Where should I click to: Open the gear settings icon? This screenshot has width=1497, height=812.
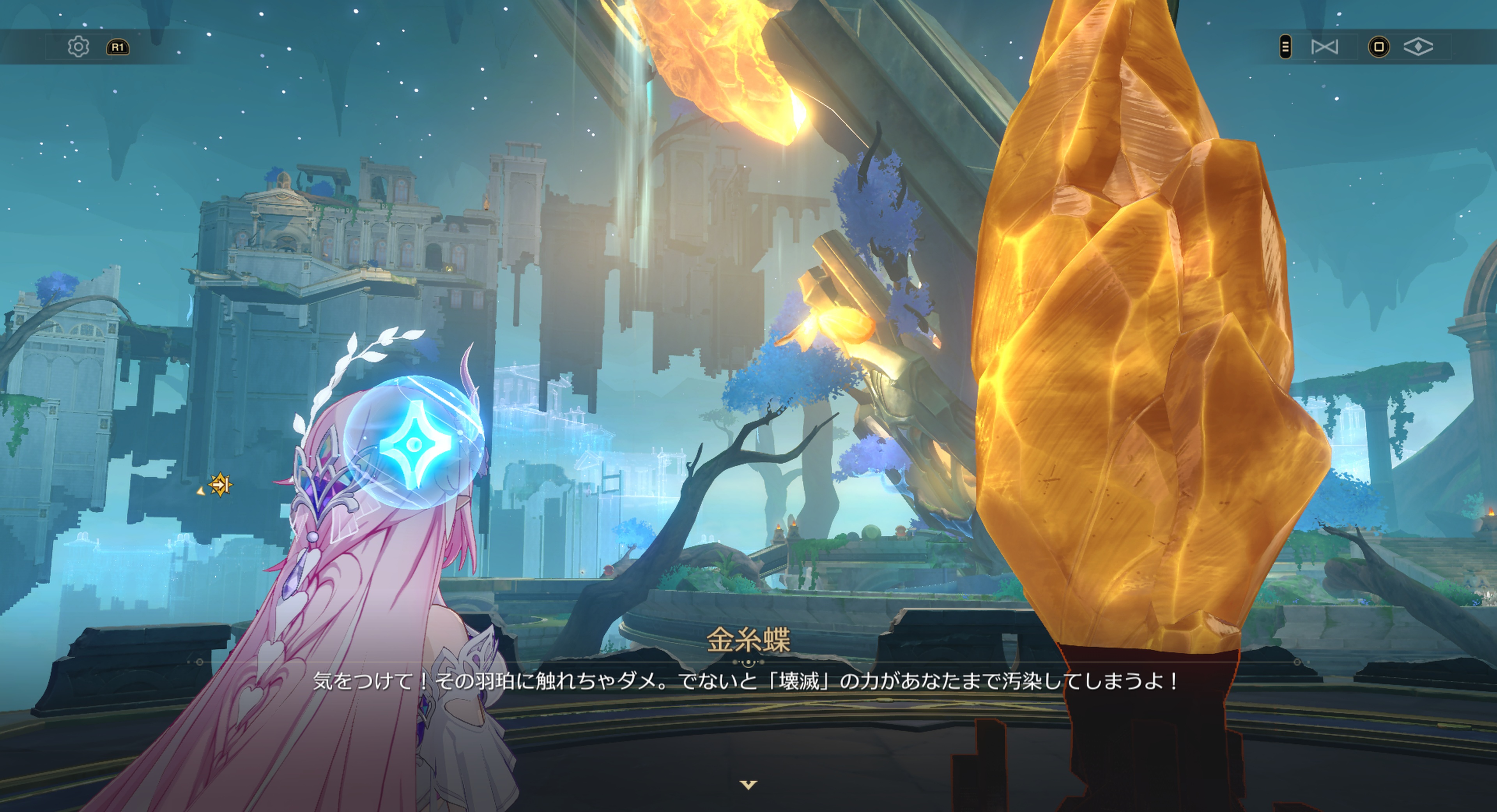(78, 46)
